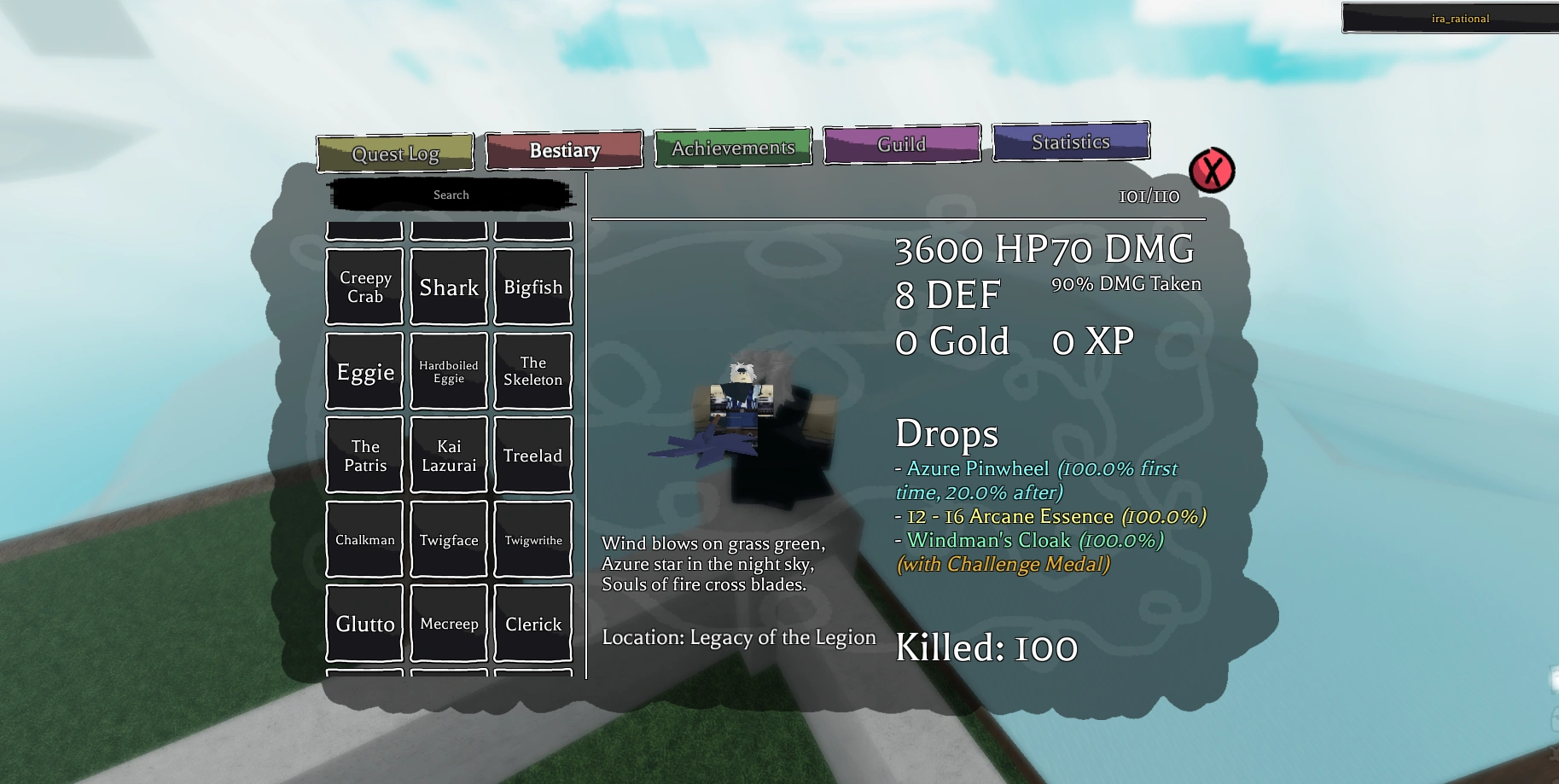
Task: Open the Statistics tab
Action: [x=1071, y=142]
